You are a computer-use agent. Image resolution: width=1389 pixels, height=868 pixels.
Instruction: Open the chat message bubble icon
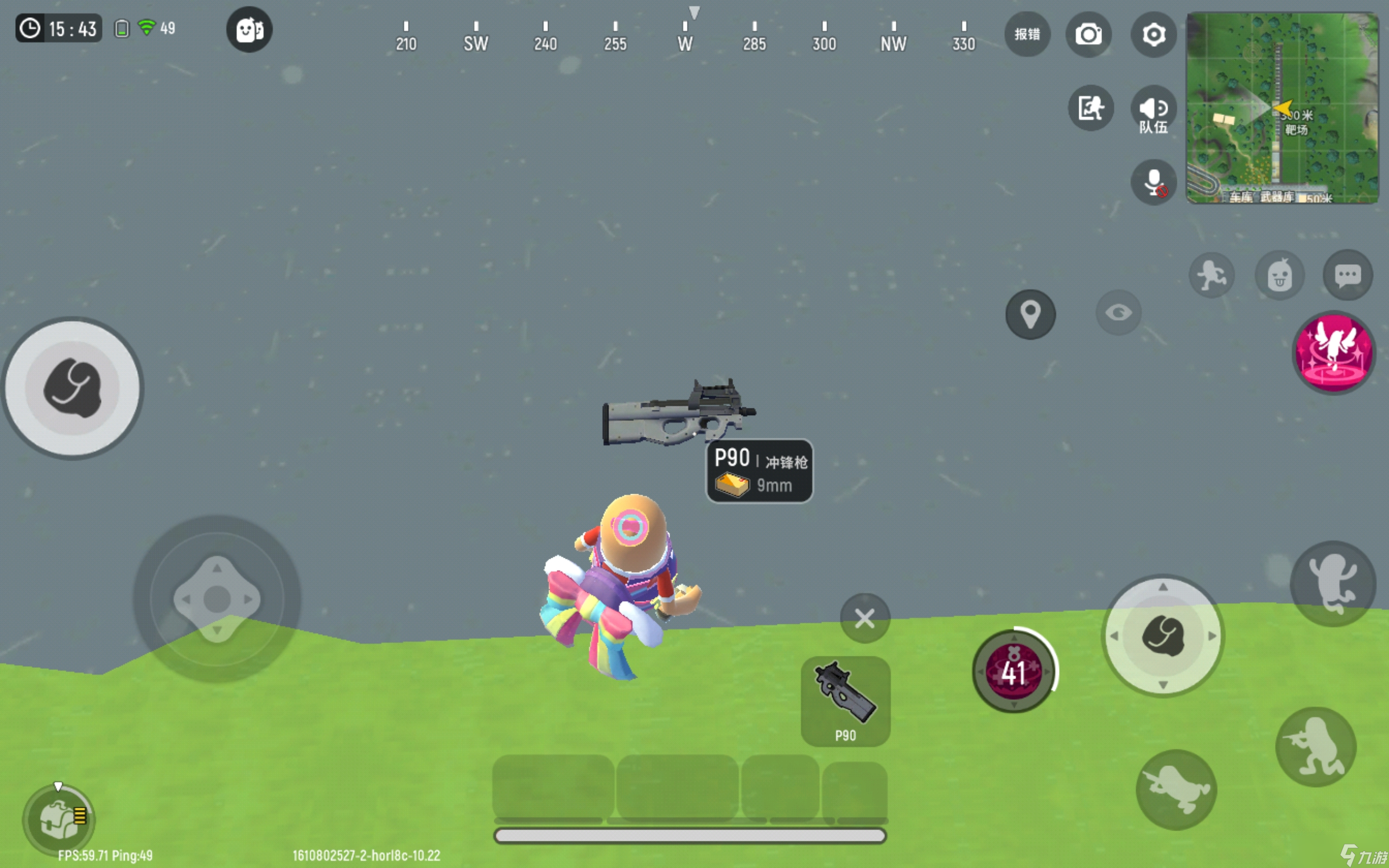(x=1348, y=276)
